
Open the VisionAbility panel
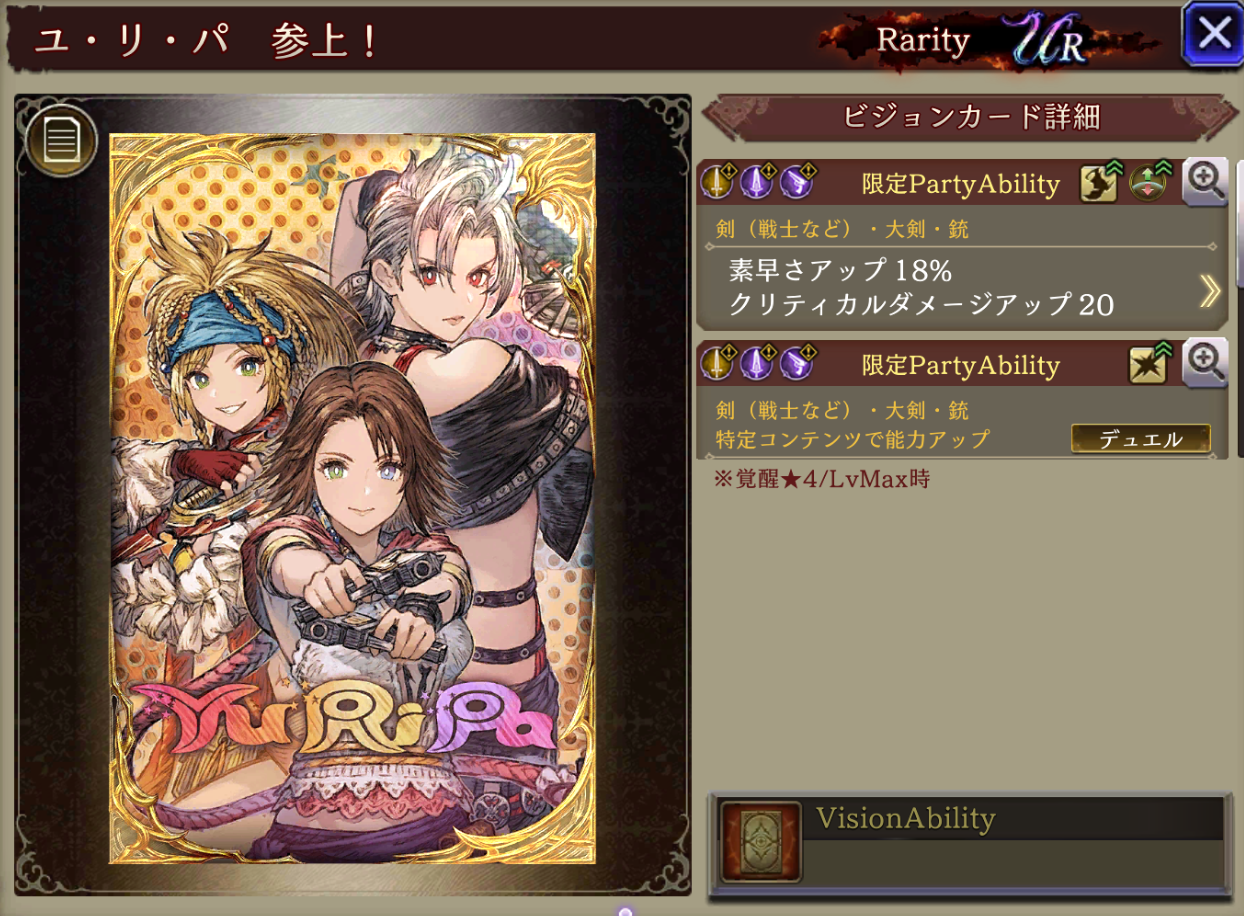point(968,845)
